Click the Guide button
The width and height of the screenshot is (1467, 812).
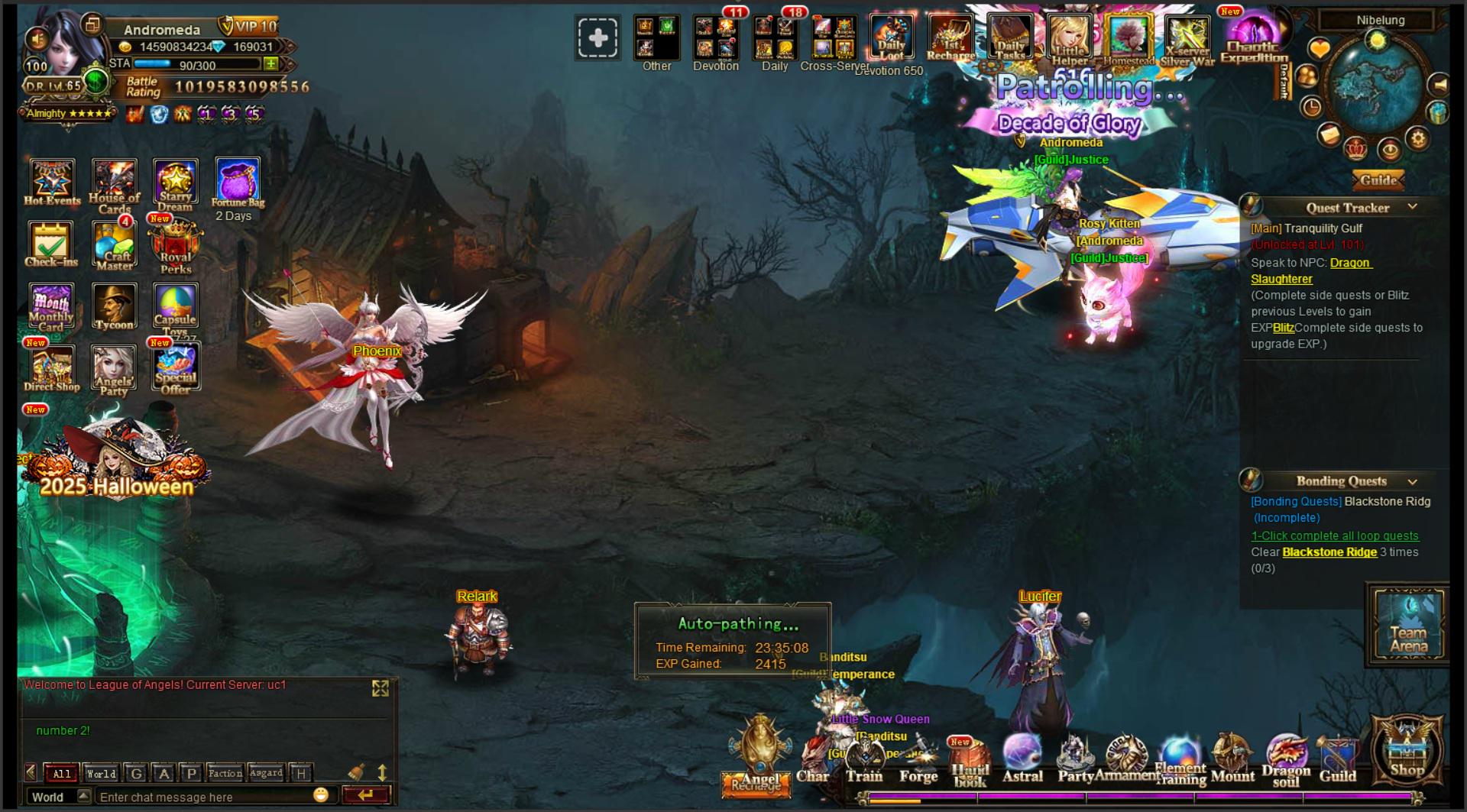pyautogui.click(x=1379, y=180)
